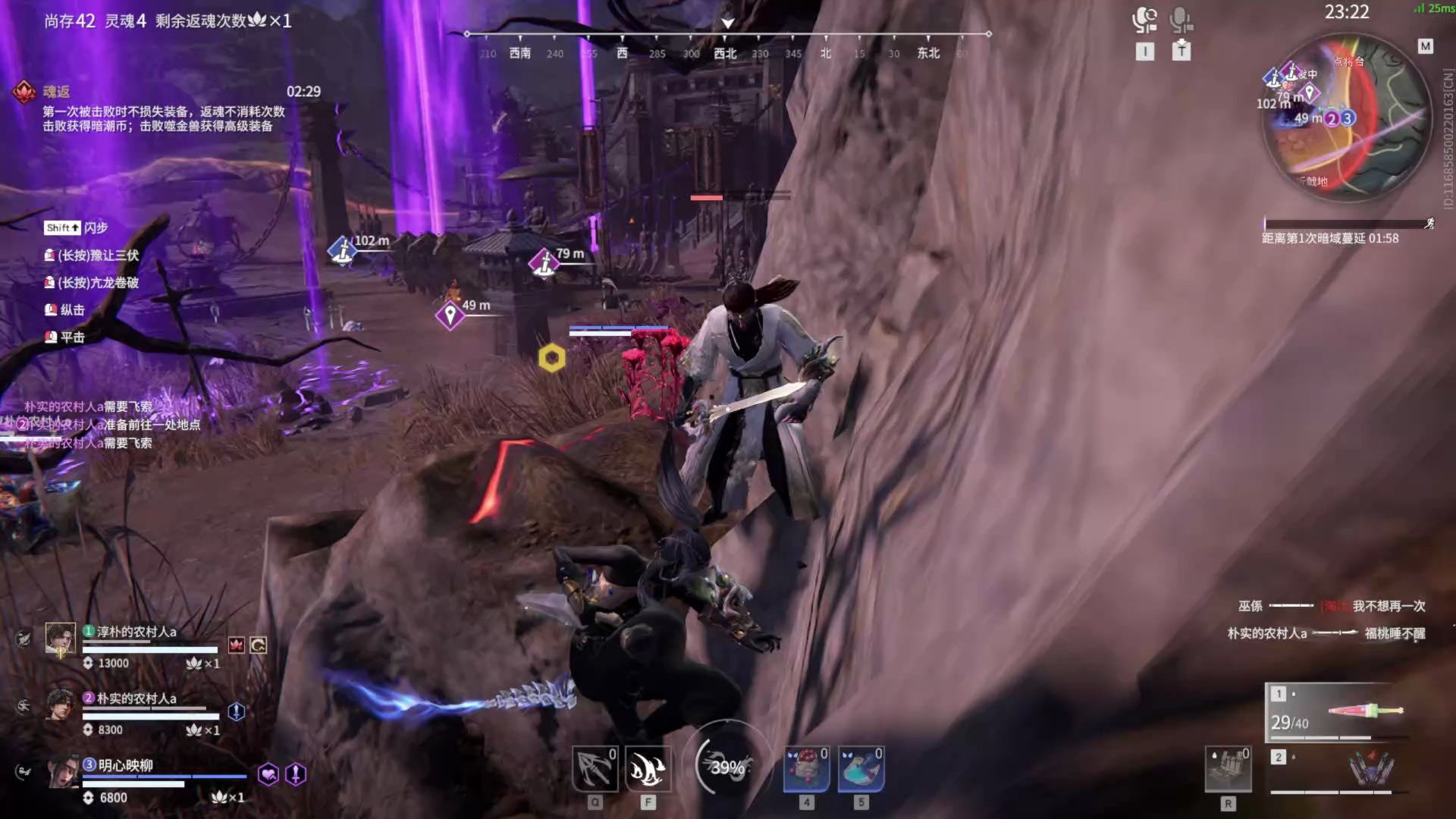Select teammate 朴实的农村人a's portrait
This screenshot has width=1456, height=819.
point(60,705)
